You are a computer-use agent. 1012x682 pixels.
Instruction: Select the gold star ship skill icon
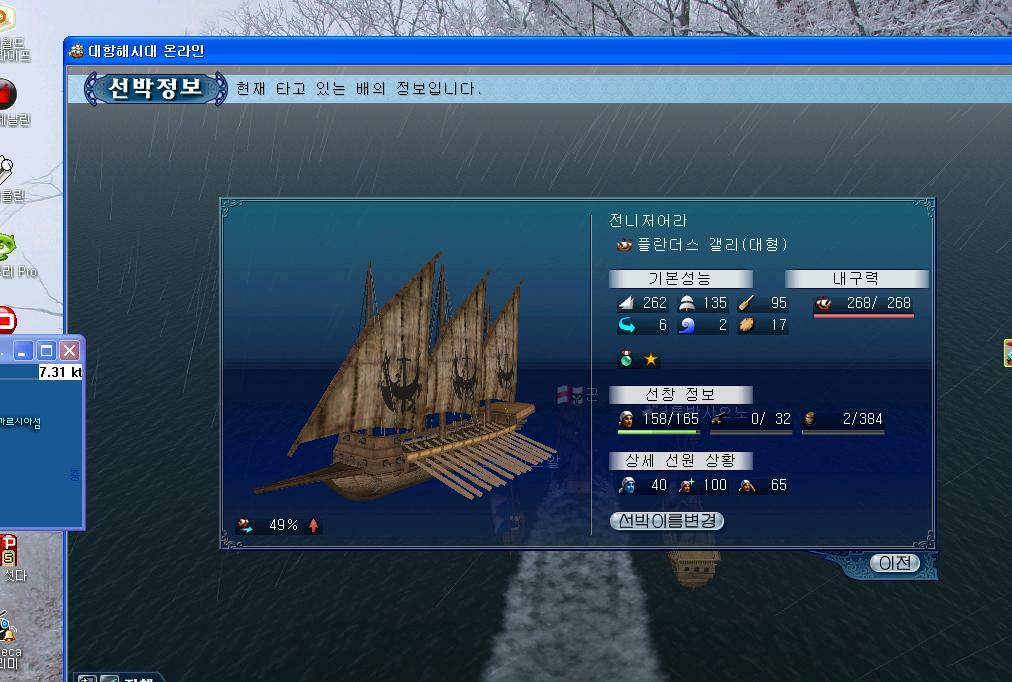tap(651, 358)
